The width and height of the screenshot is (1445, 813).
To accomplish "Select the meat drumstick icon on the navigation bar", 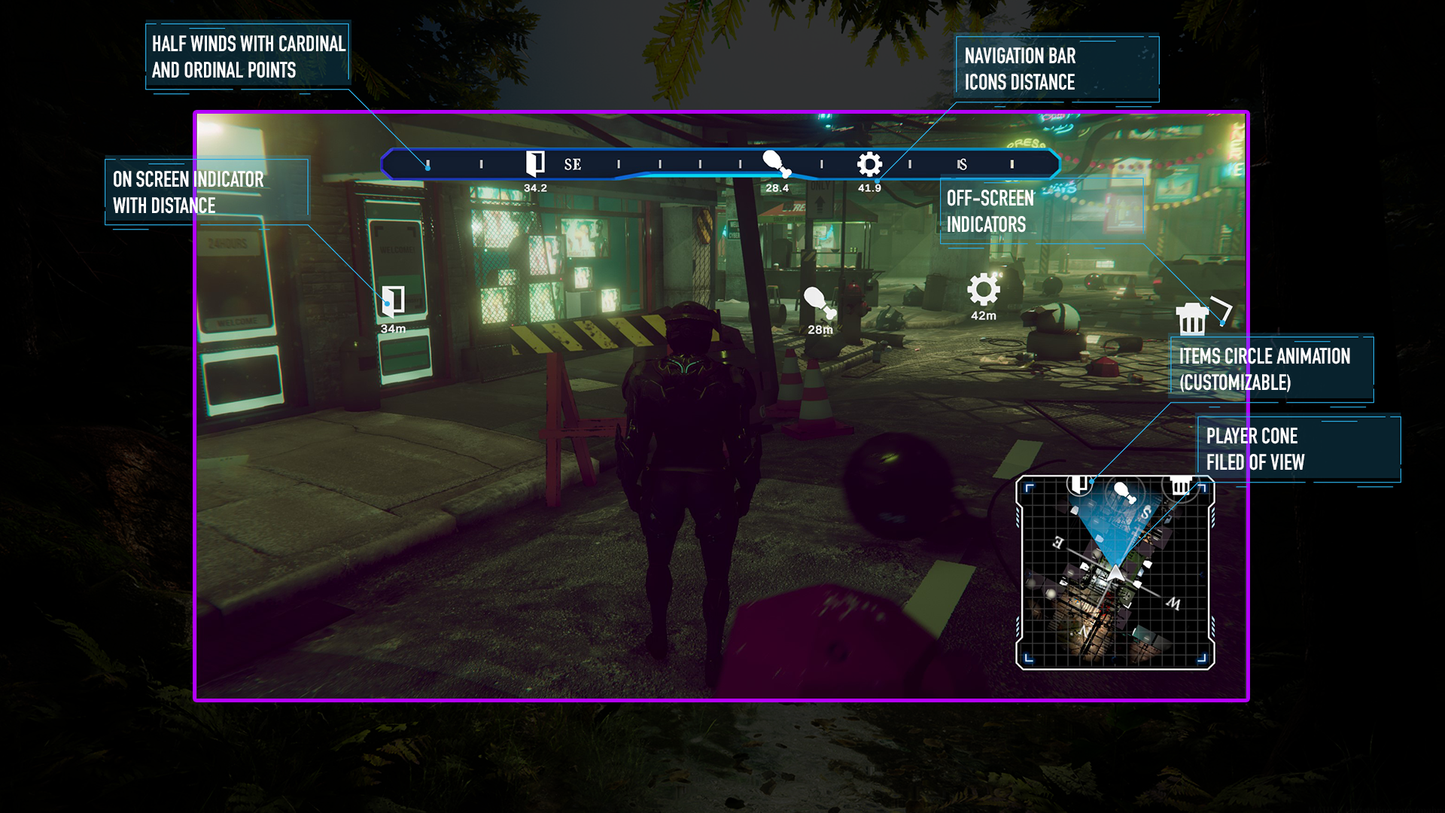I will click(776, 163).
